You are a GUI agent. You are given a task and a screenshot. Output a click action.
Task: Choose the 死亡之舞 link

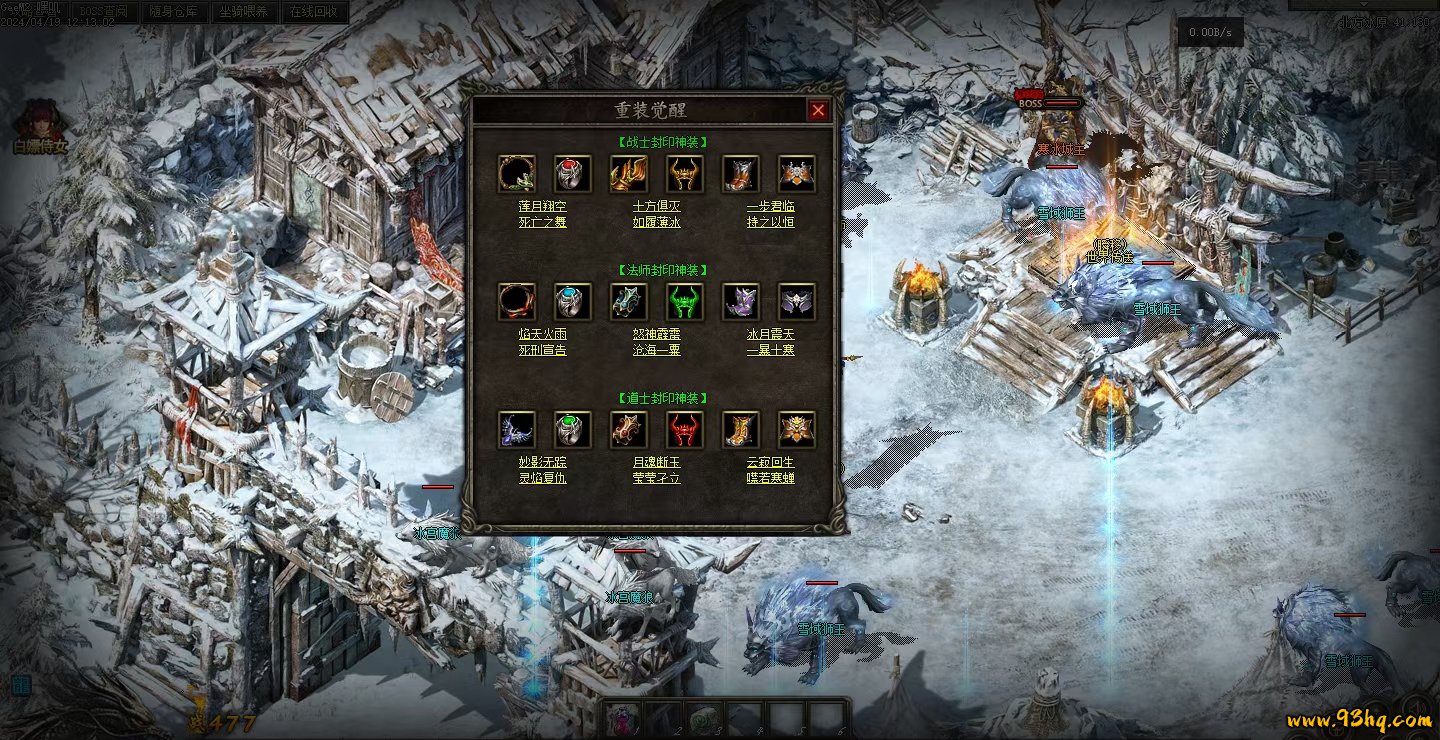[x=543, y=222]
